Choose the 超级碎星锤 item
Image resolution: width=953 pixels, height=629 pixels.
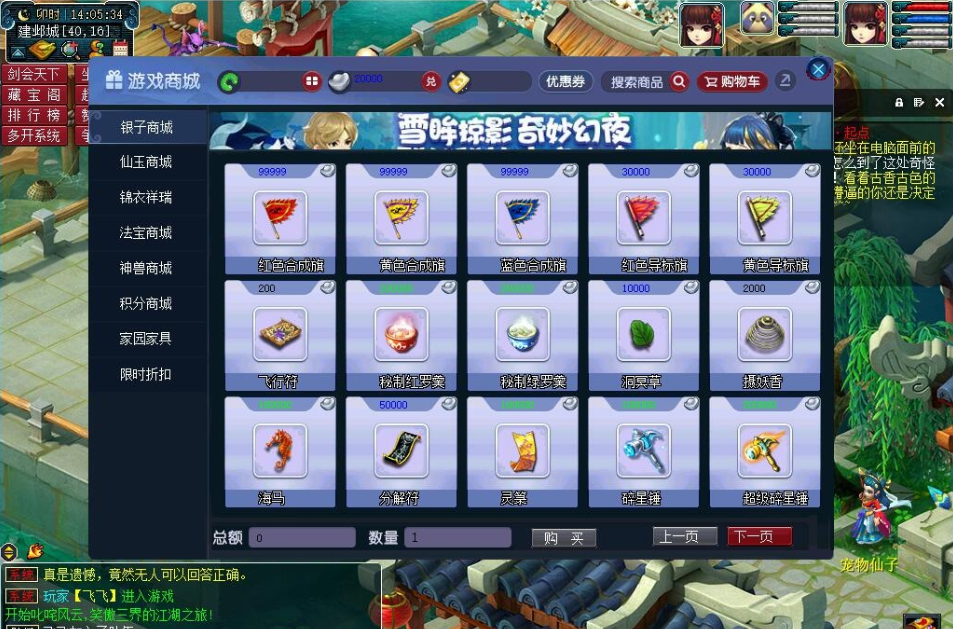(x=765, y=451)
